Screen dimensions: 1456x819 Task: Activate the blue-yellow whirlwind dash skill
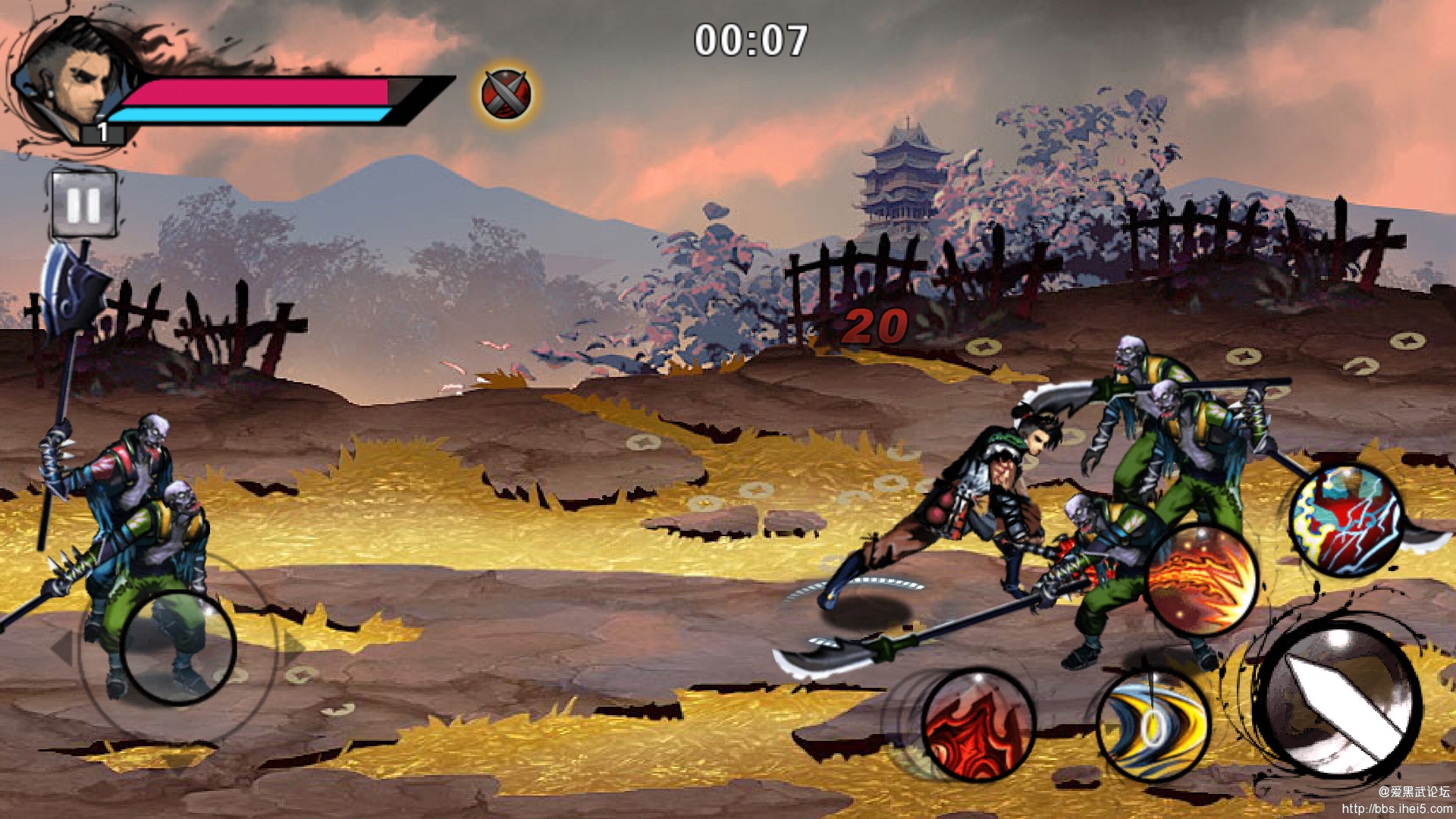[x=1153, y=726]
